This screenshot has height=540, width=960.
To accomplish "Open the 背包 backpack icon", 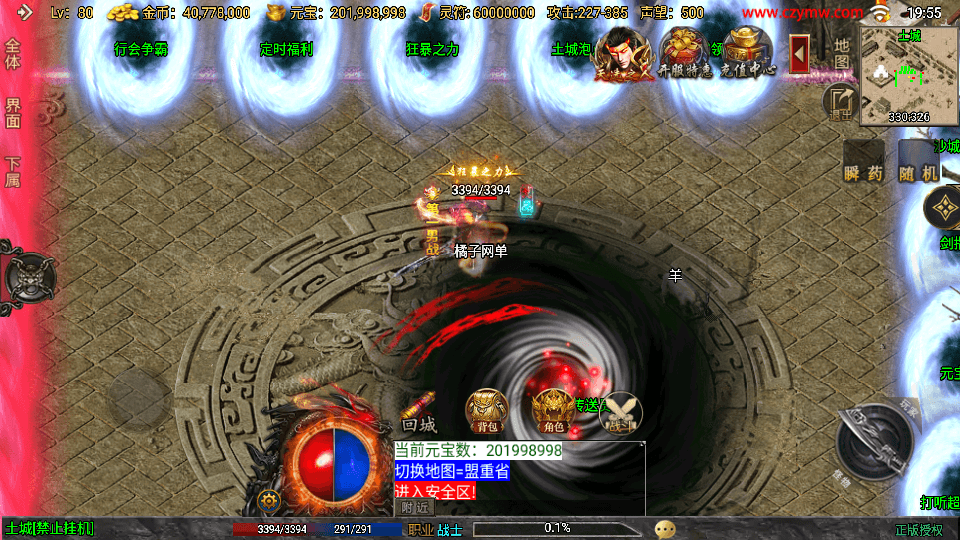I will [487, 410].
